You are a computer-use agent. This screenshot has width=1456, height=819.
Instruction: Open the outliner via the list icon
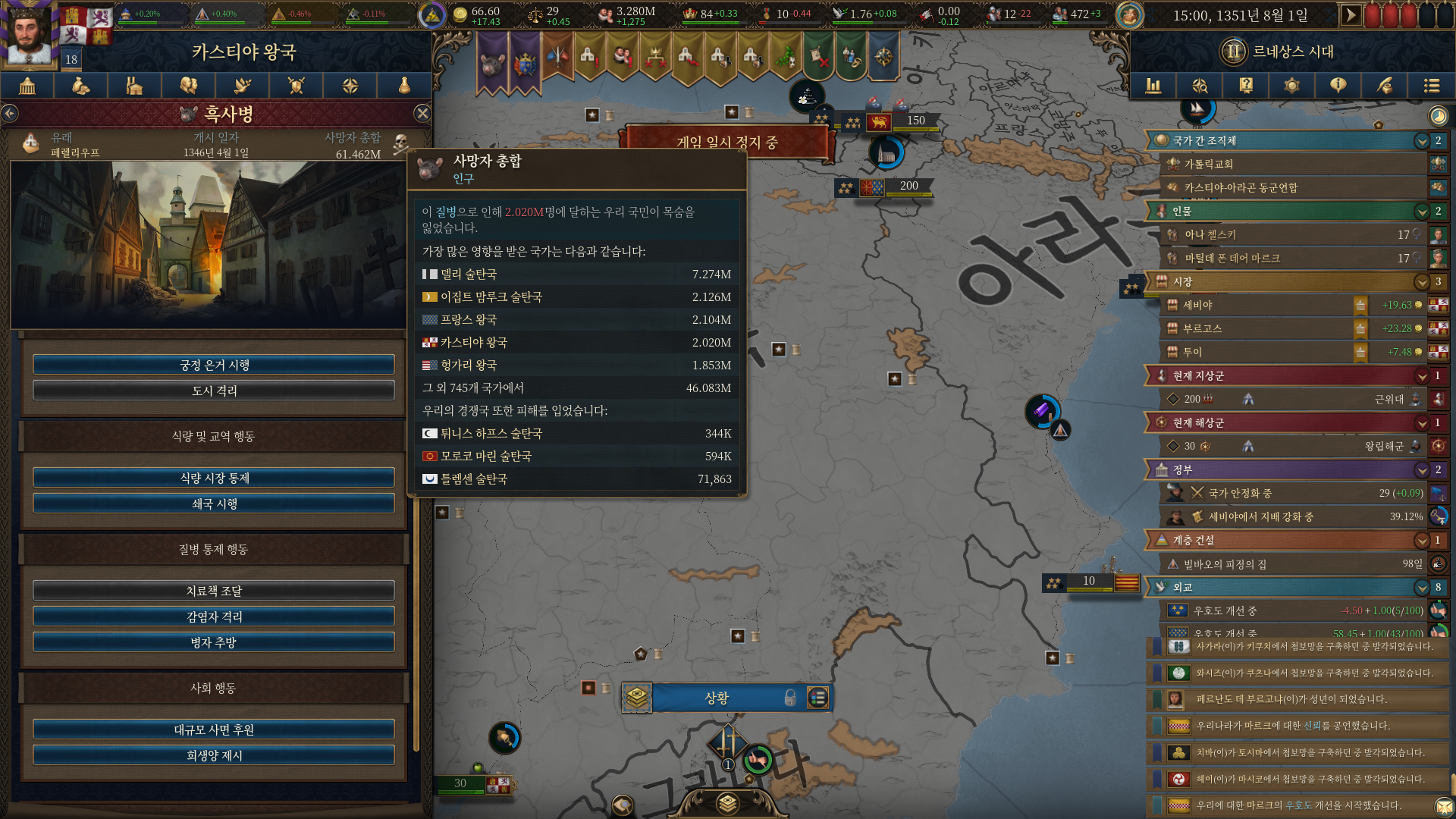(1432, 86)
